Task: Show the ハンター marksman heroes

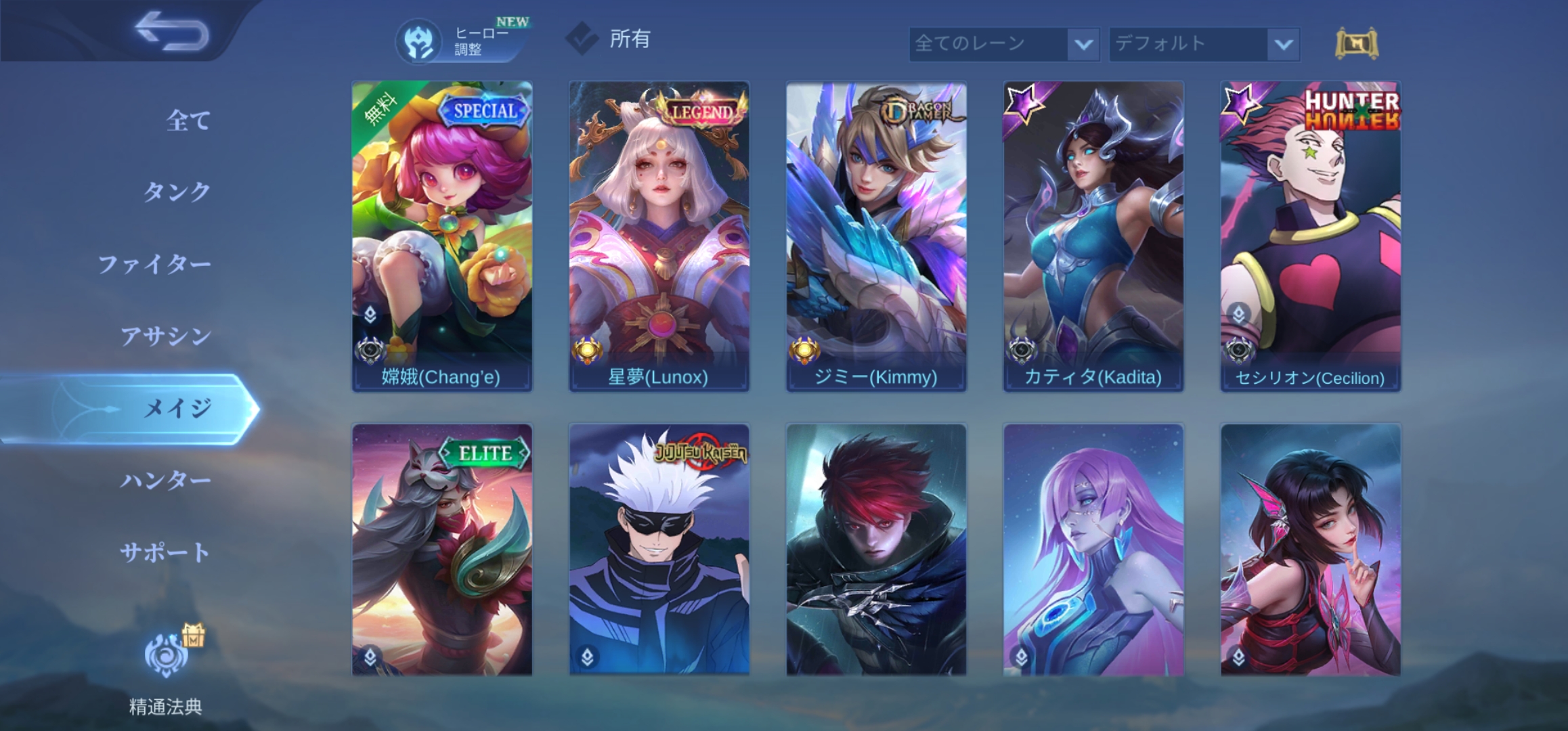Action: click(x=165, y=481)
